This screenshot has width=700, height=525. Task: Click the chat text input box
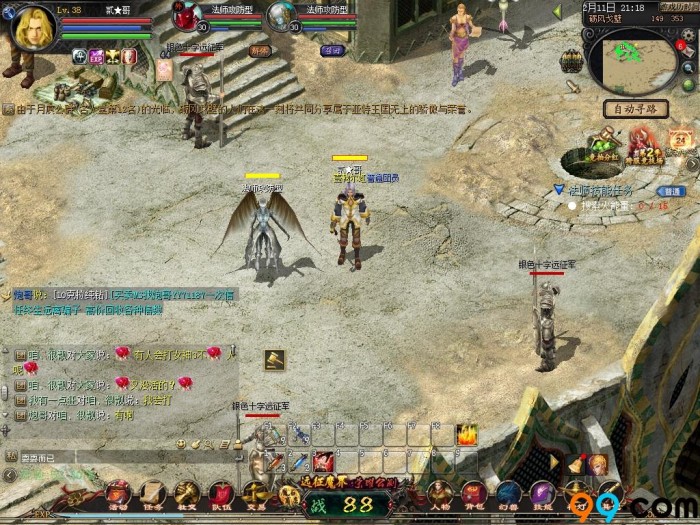pyautogui.click(x=100, y=458)
